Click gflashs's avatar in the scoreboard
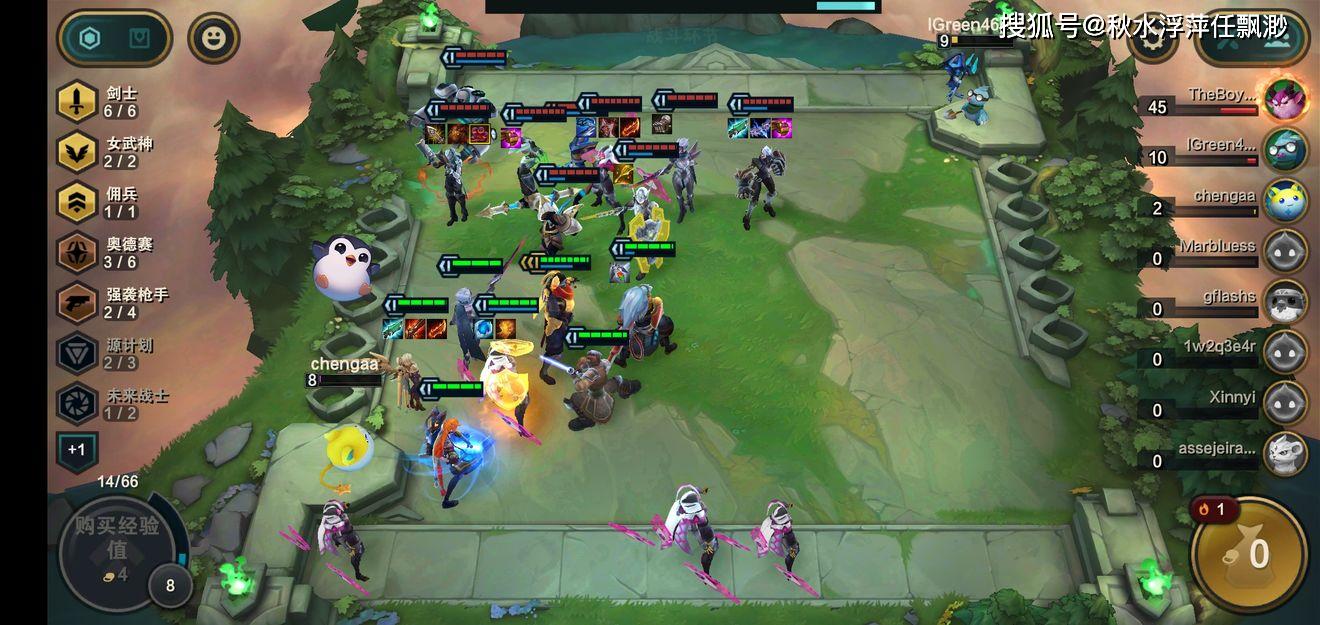This screenshot has width=1320, height=625. point(1285,301)
